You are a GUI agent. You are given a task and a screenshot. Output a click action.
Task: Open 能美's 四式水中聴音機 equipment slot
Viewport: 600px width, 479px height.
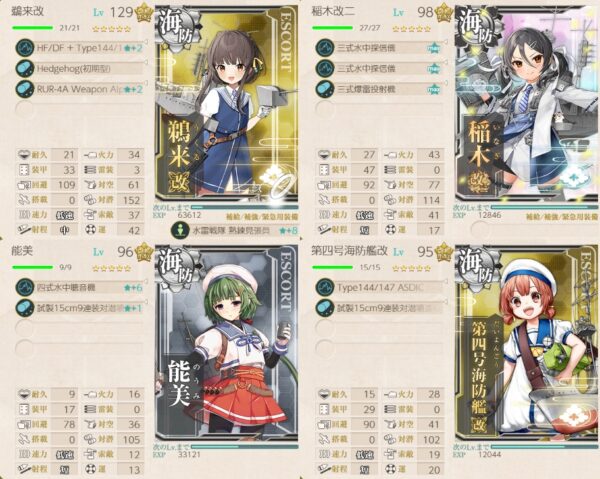(78, 287)
